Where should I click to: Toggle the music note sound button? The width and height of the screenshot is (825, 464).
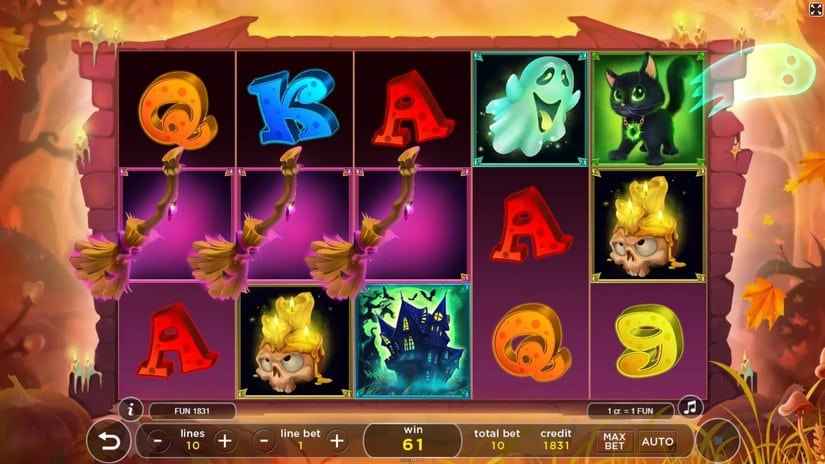tap(688, 408)
